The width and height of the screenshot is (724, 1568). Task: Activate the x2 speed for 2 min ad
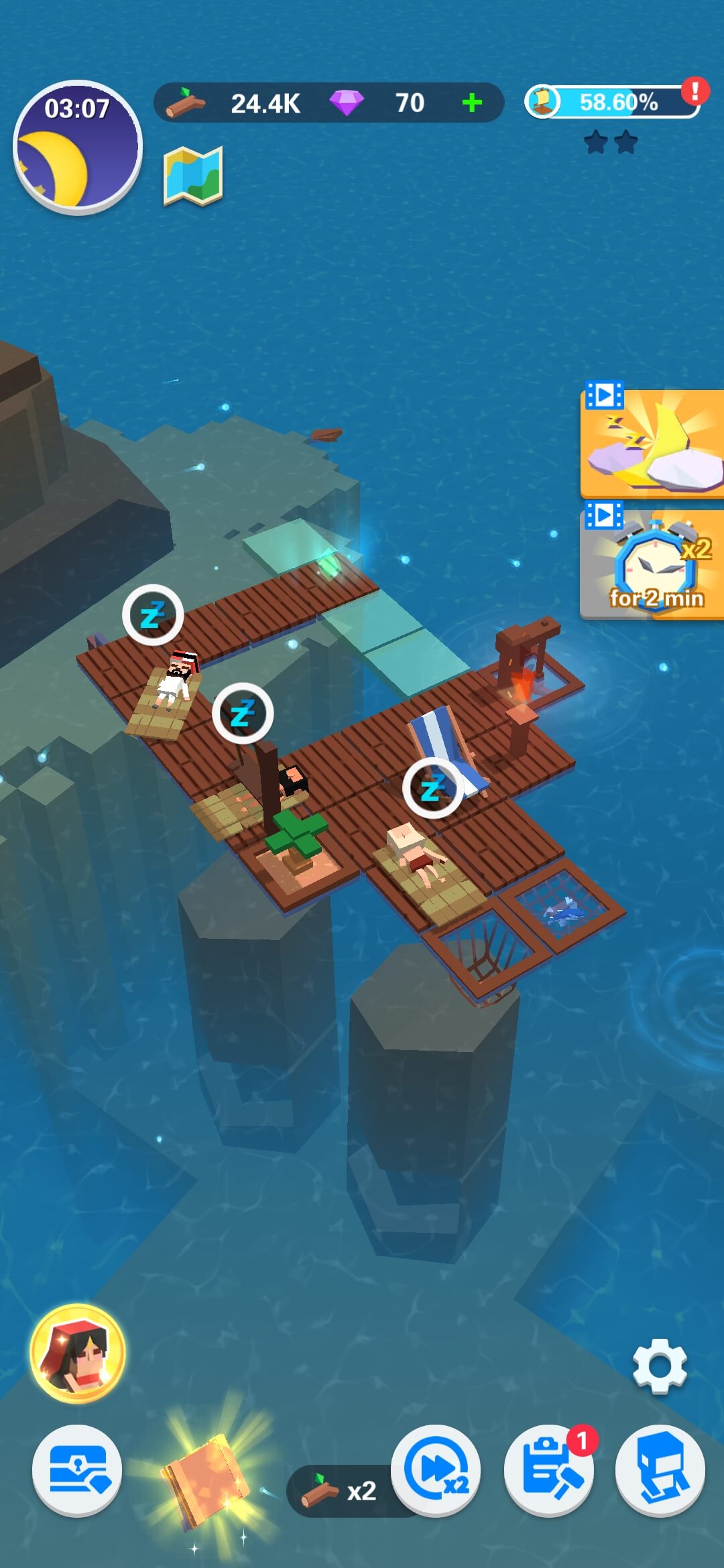651,564
